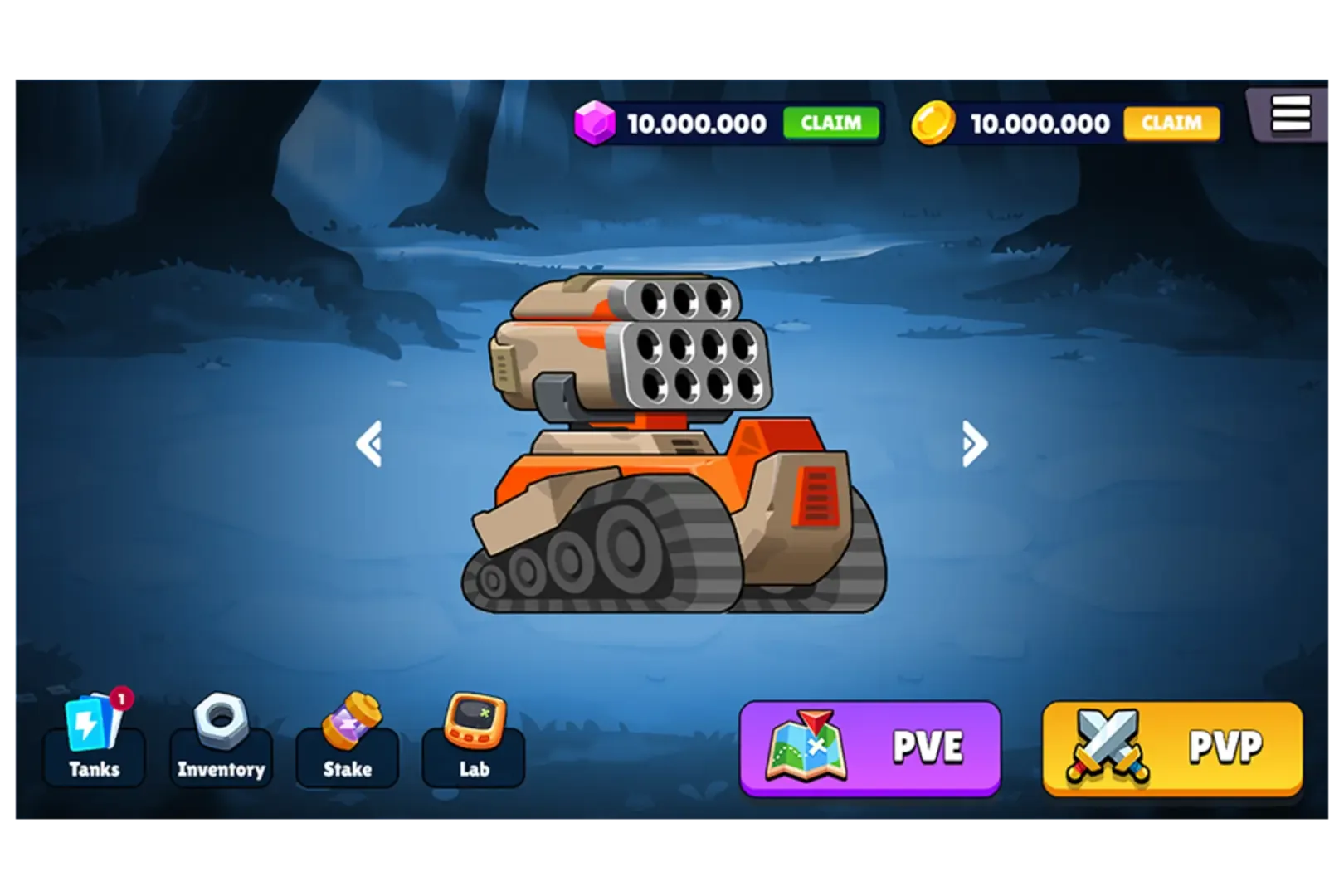Click the coin balance display bar

[1041, 123]
